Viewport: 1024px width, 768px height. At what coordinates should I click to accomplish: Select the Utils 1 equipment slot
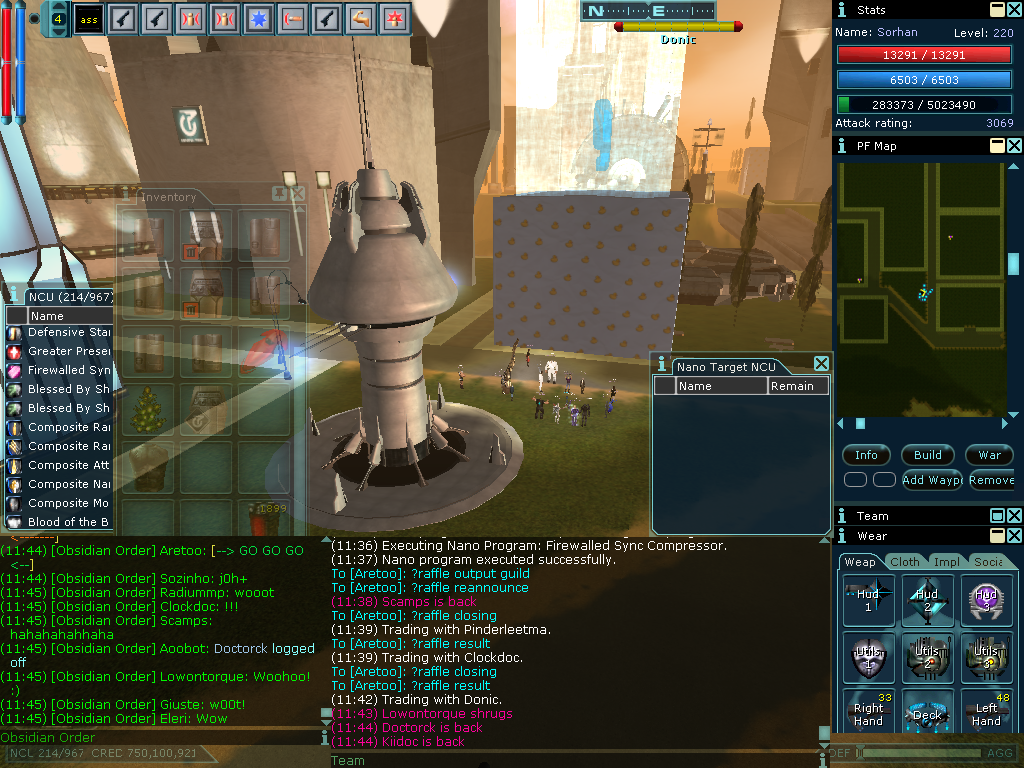(x=868, y=656)
